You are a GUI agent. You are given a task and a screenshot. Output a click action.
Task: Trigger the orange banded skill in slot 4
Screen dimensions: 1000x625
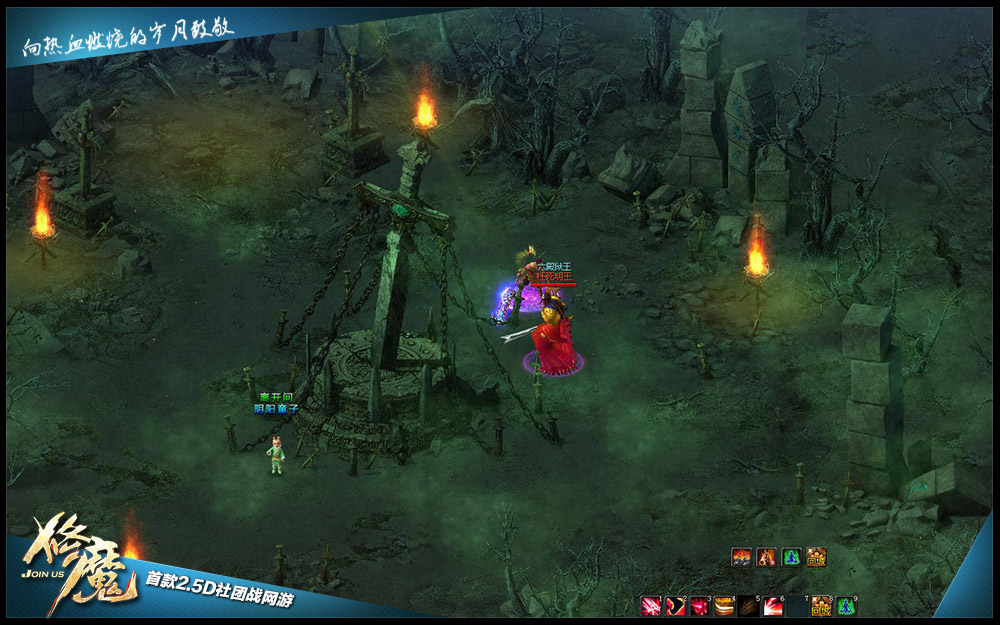723,606
